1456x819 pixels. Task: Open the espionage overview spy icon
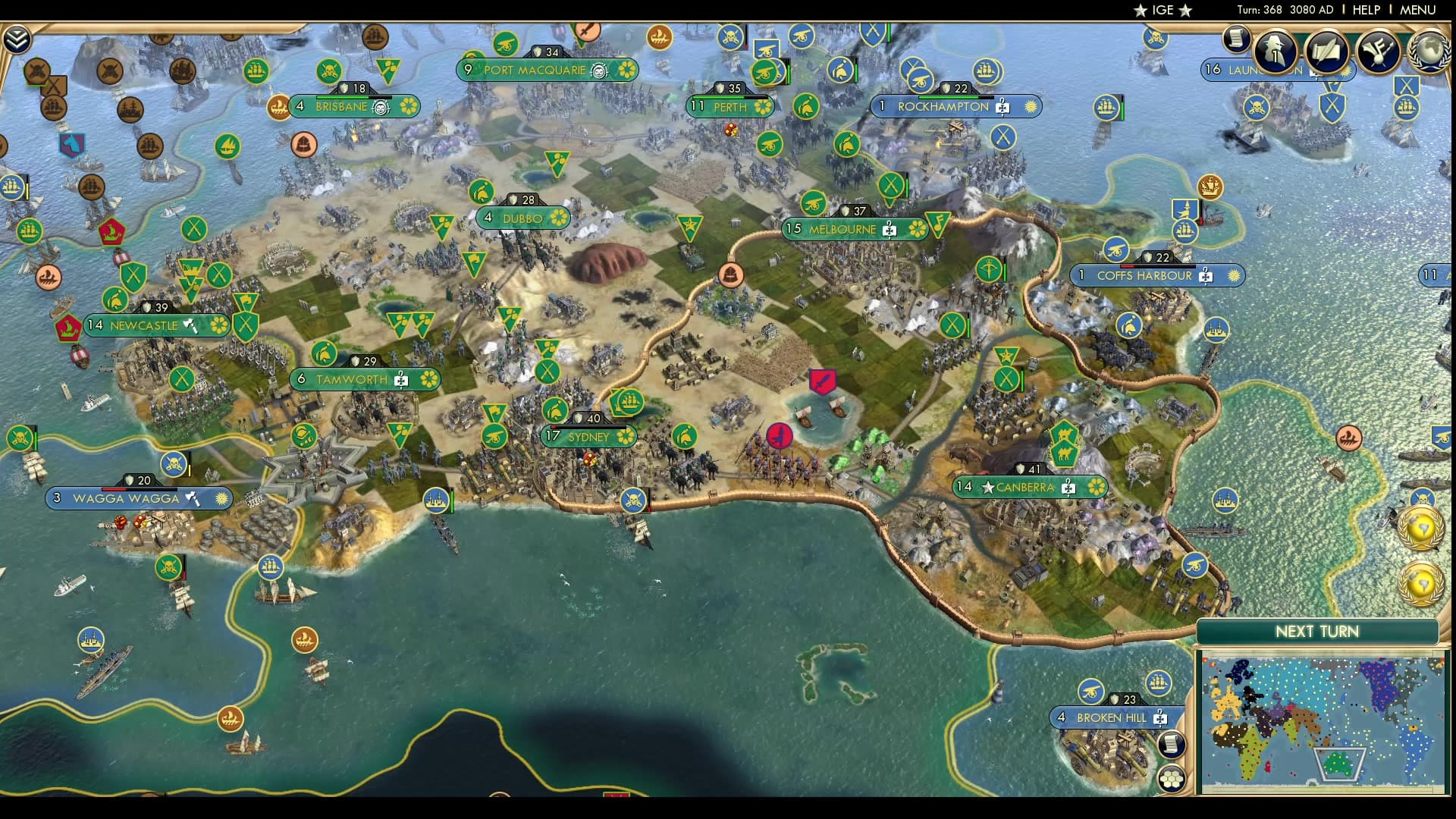pyautogui.click(x=1274, y=51)
